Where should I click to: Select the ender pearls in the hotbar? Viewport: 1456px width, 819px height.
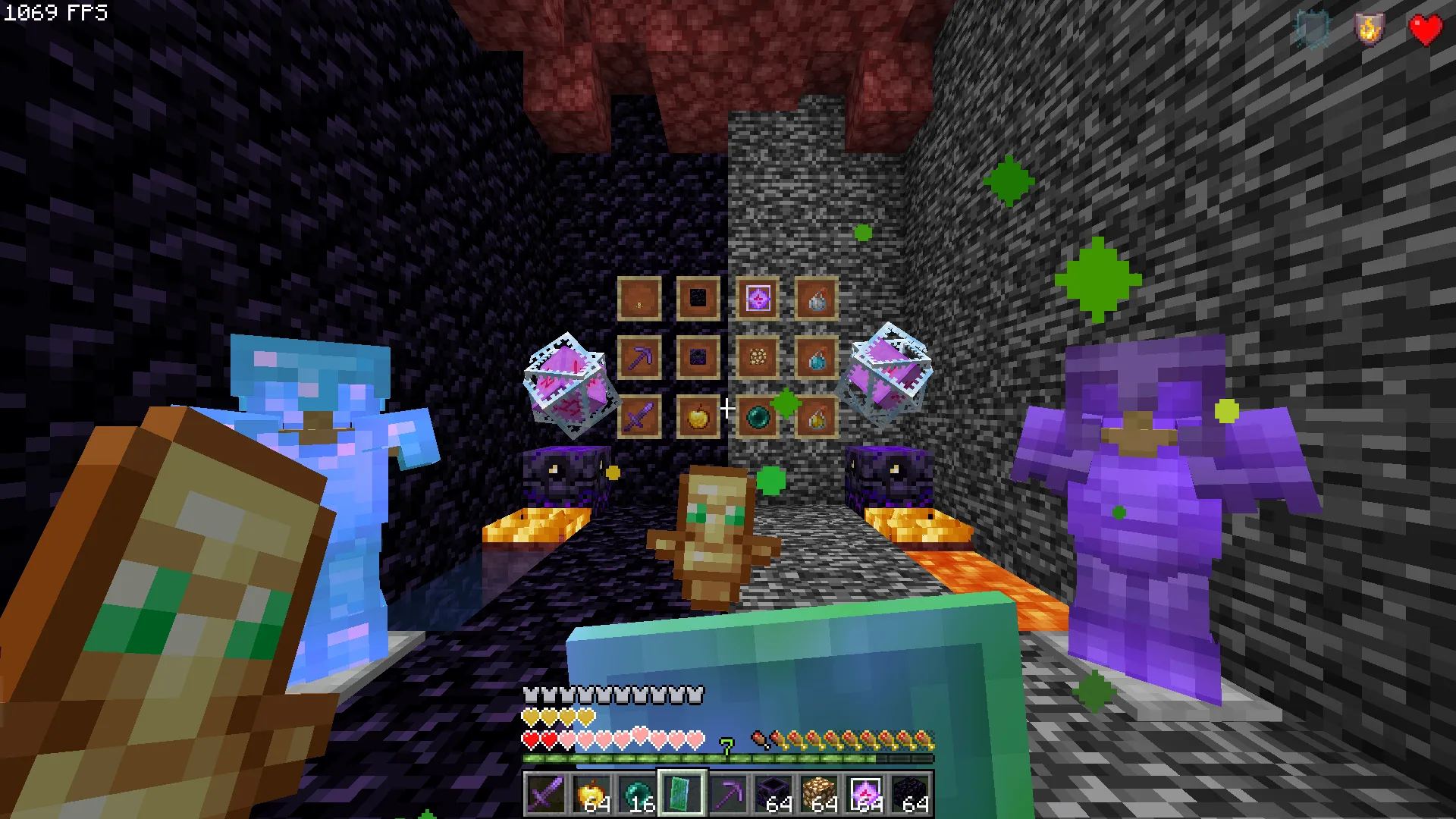click(639, 792)
